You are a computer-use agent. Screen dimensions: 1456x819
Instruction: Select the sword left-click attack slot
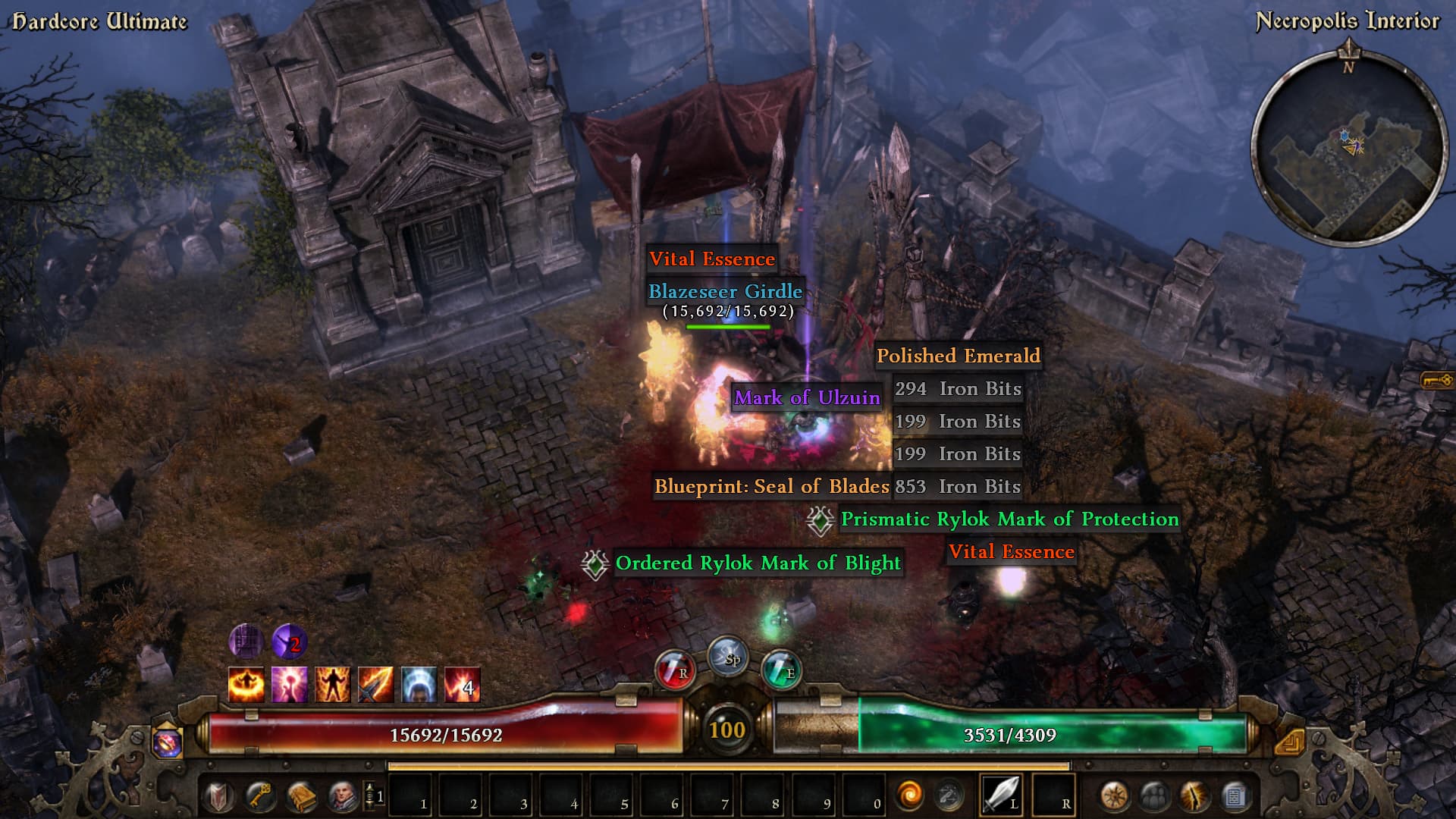click(x=1001, y=795)
